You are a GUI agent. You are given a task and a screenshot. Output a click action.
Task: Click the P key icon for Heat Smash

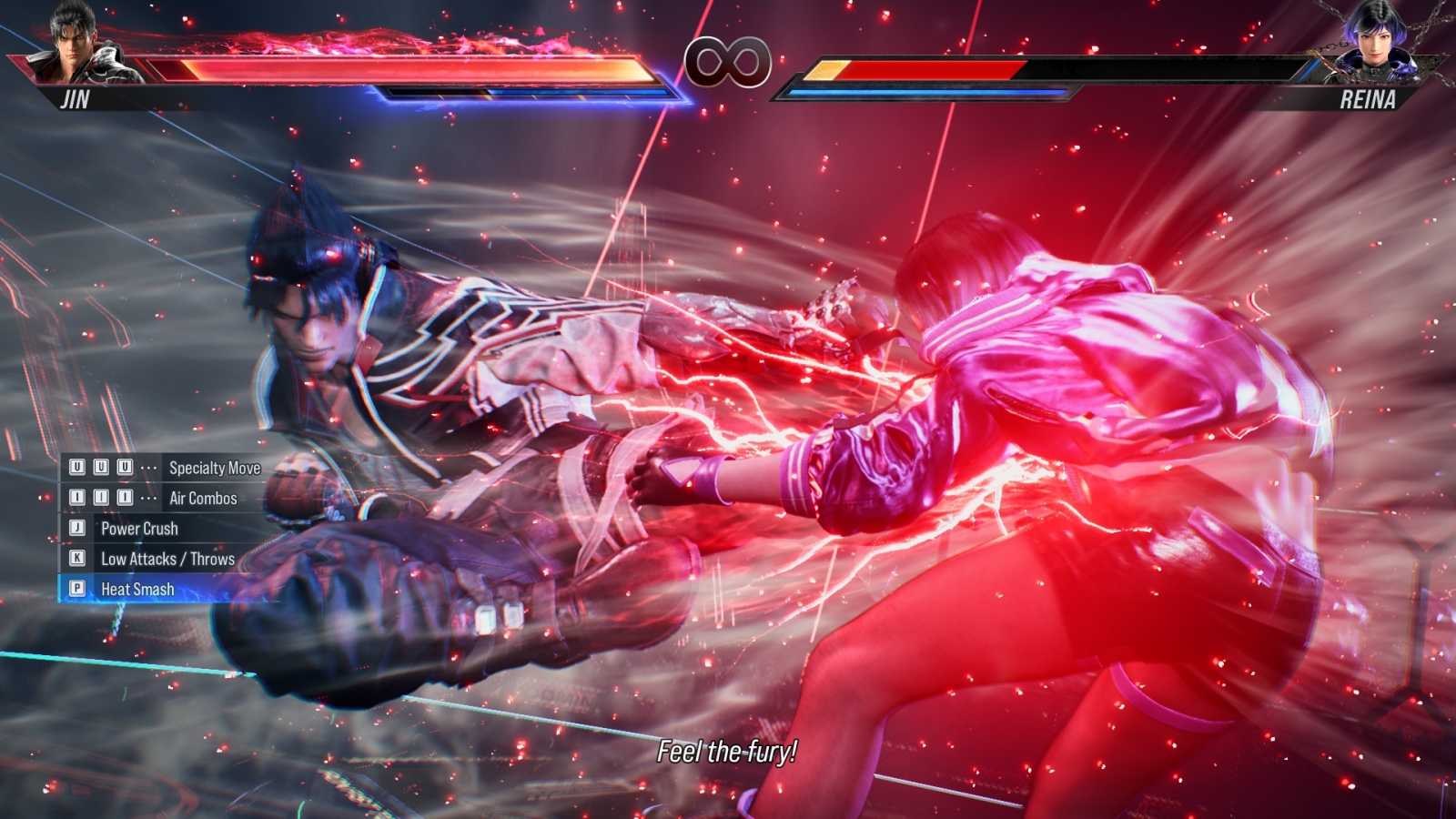(78, 588)
